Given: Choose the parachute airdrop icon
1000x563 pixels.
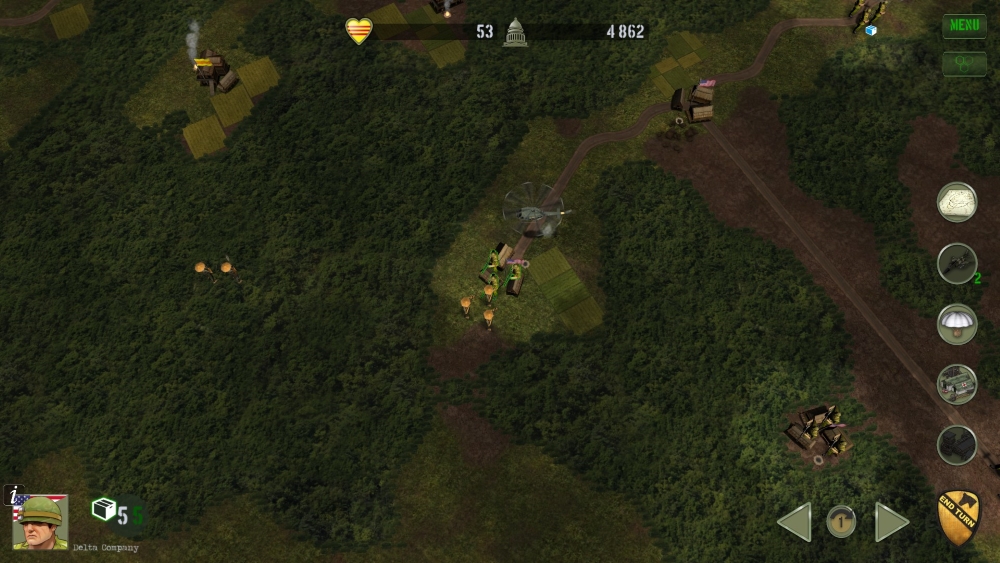Looking at the screenshot, I should click(x=957, y=324).
